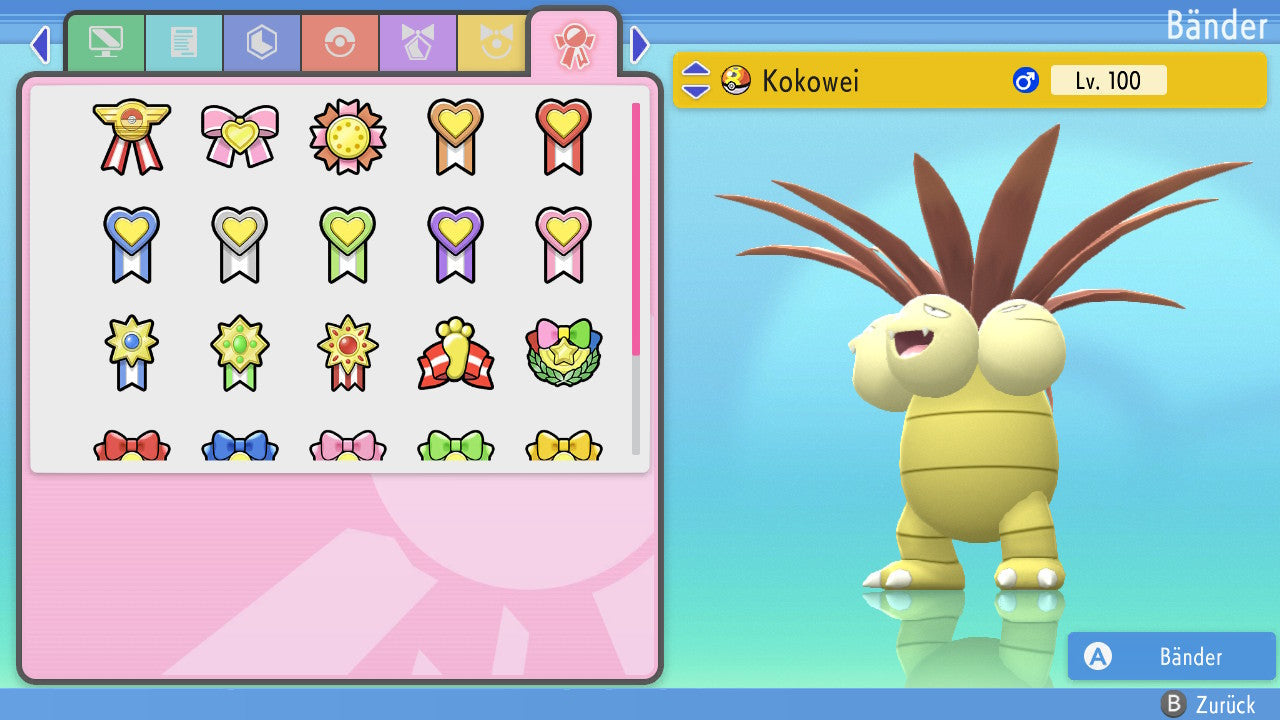Pick the blue heart ribbon
This screenshot has height=720, width=1280.
[132, 244]
